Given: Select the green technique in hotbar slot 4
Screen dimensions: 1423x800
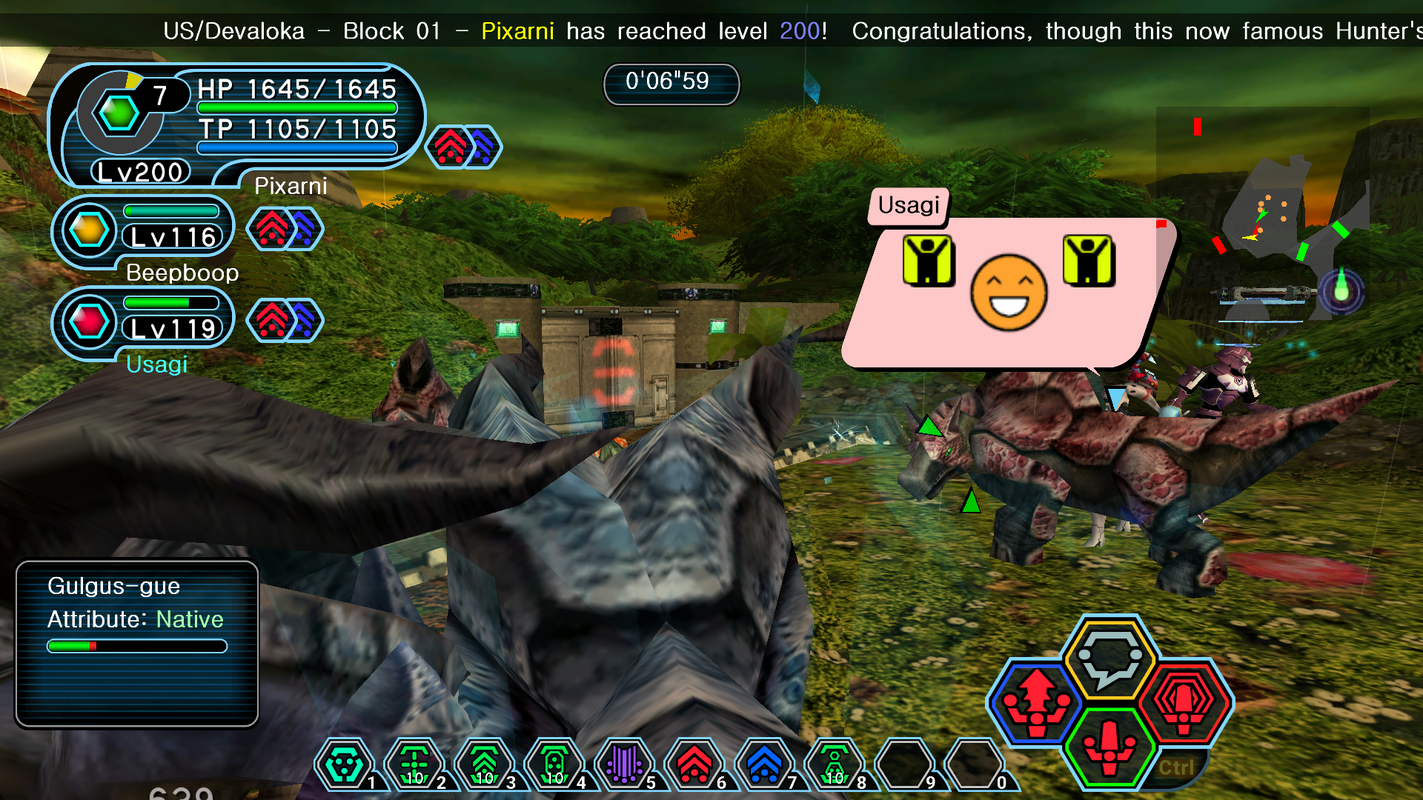Looking at the screenshot, I should 554,765.
